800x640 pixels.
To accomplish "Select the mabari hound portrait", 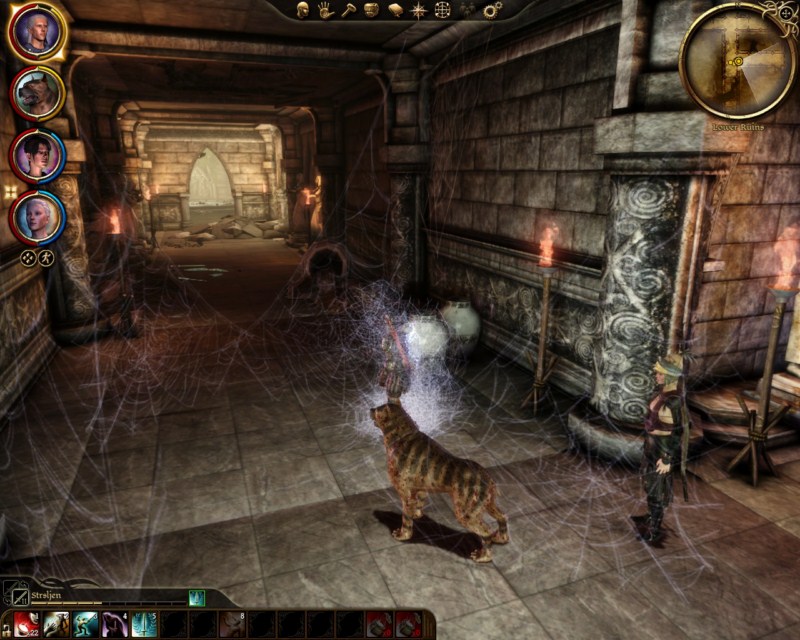I will pyautogui.click(x=37, y=93).
